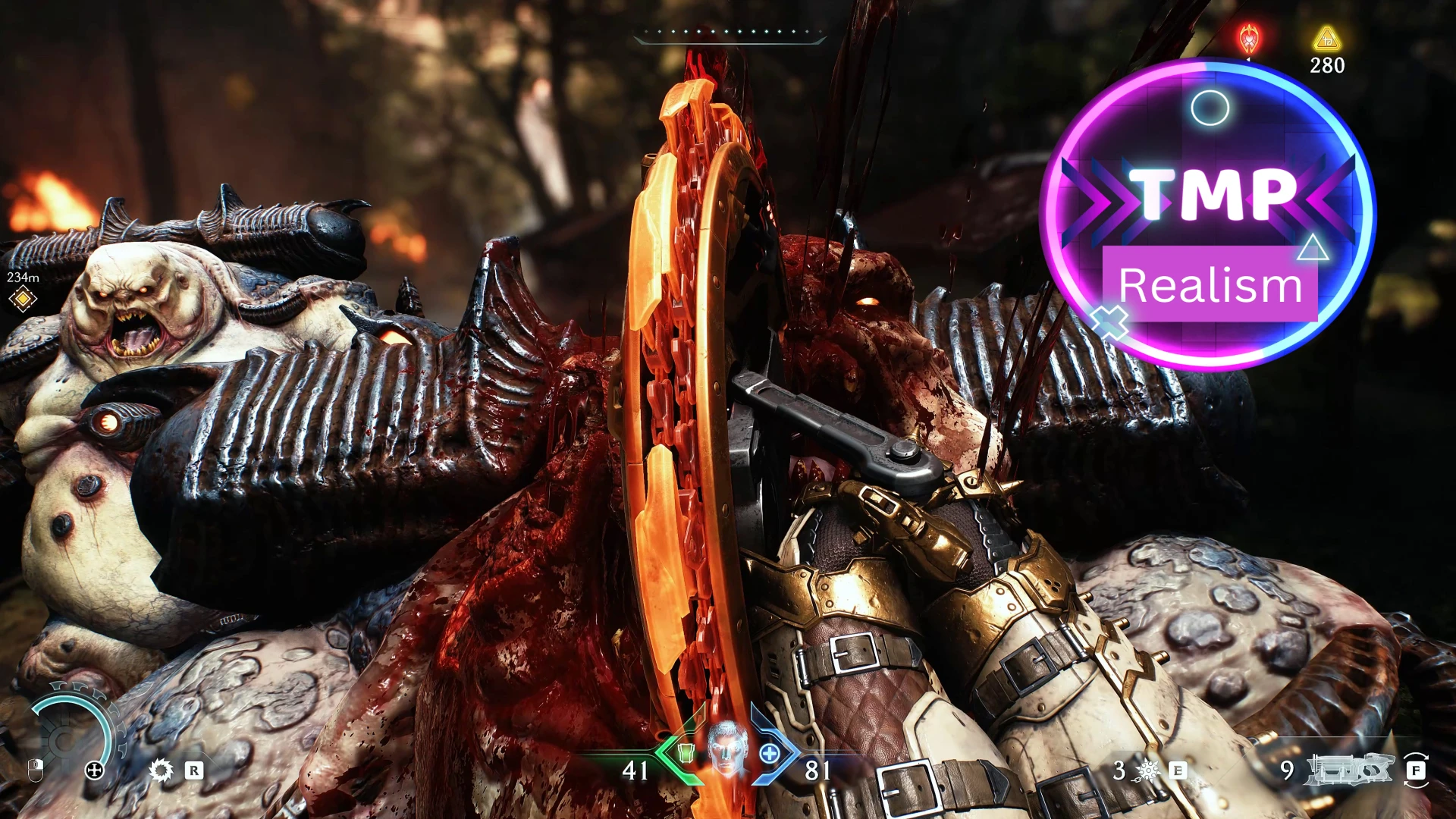
Task: Toggle the circle shape atop the TMP badge
Action: [1209, 108]
